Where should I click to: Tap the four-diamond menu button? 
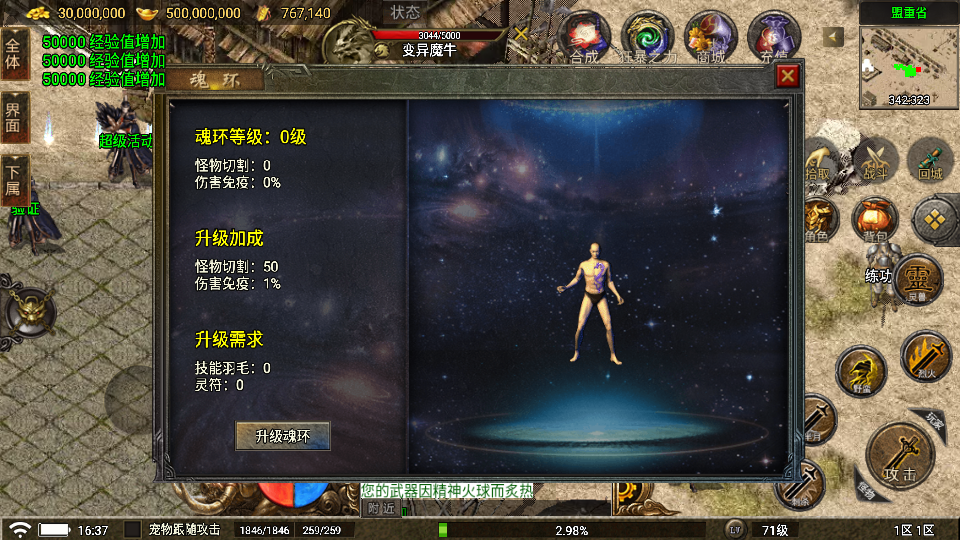coord(936,220)
